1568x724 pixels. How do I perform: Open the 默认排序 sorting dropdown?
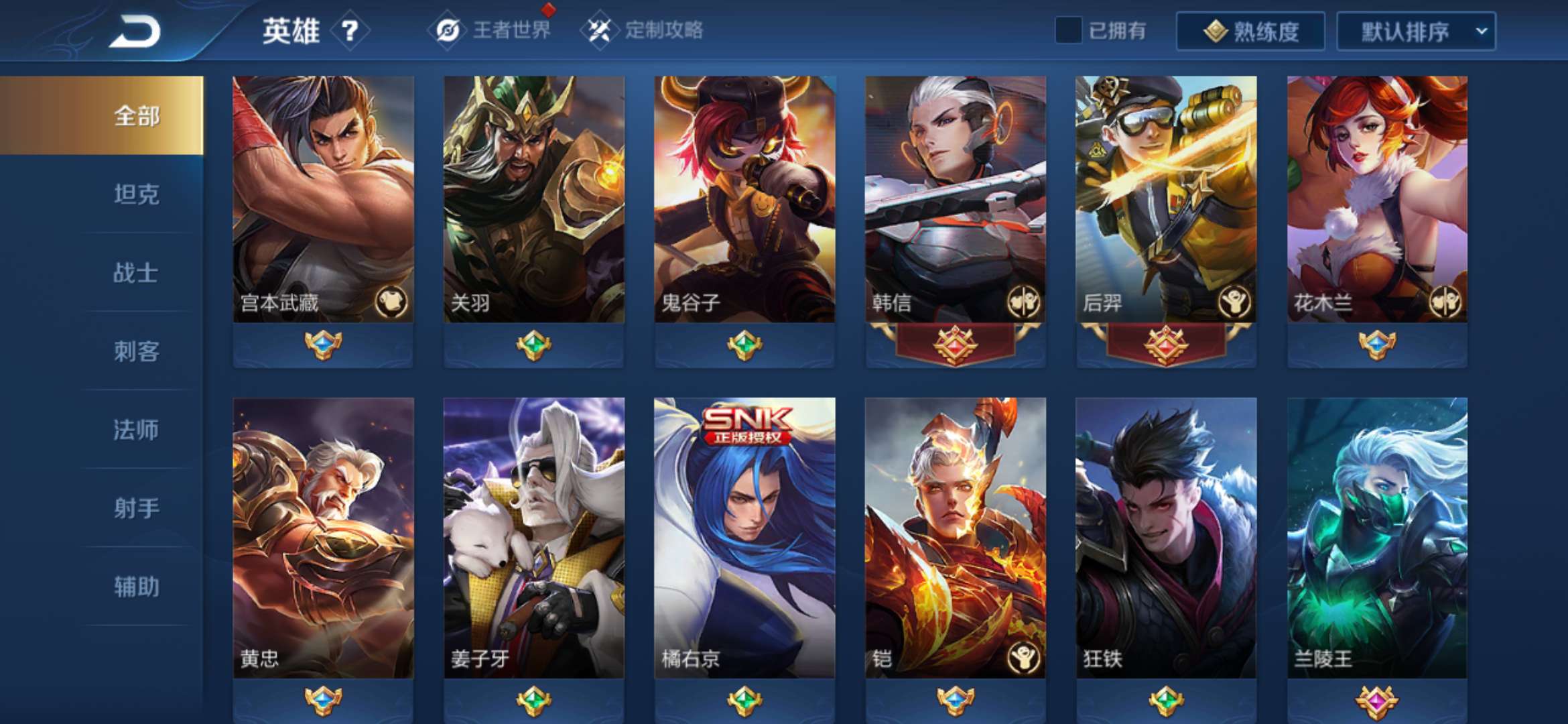click(x=1416, y=32)
